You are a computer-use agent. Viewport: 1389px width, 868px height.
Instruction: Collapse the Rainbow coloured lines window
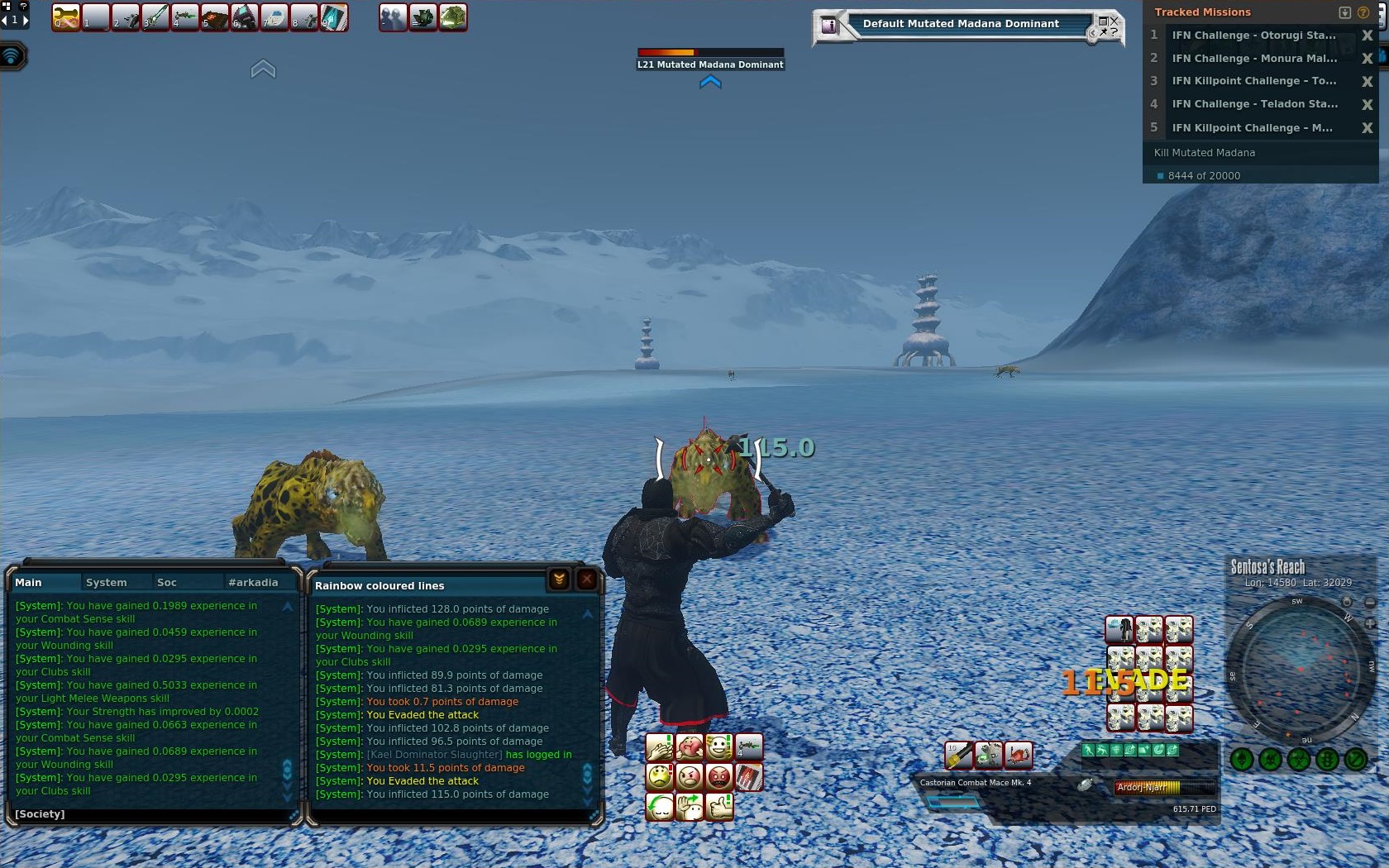coord(559,579)
